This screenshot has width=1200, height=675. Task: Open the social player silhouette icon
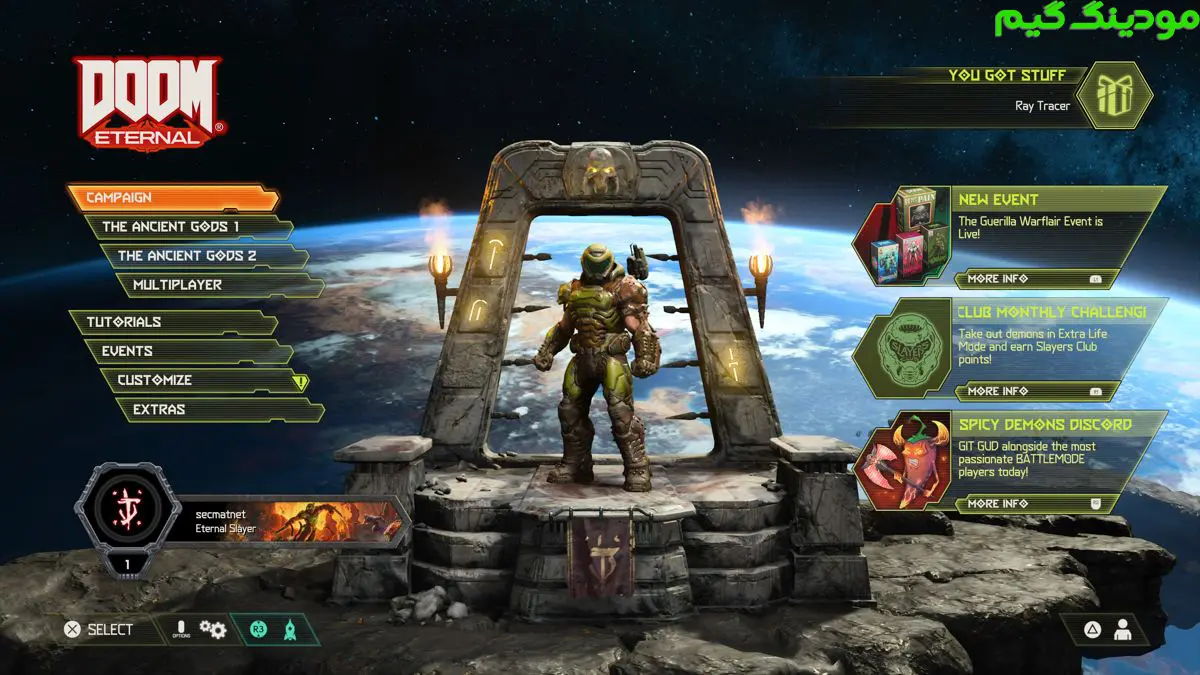[x=1123, y=629]
